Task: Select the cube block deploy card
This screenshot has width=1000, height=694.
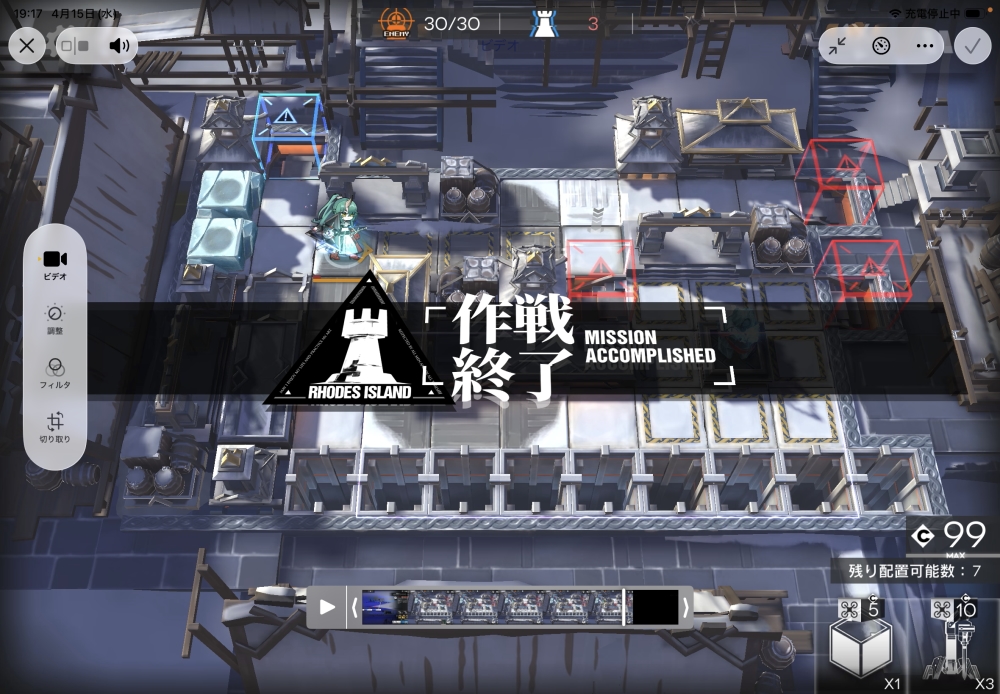Action: 860,645
